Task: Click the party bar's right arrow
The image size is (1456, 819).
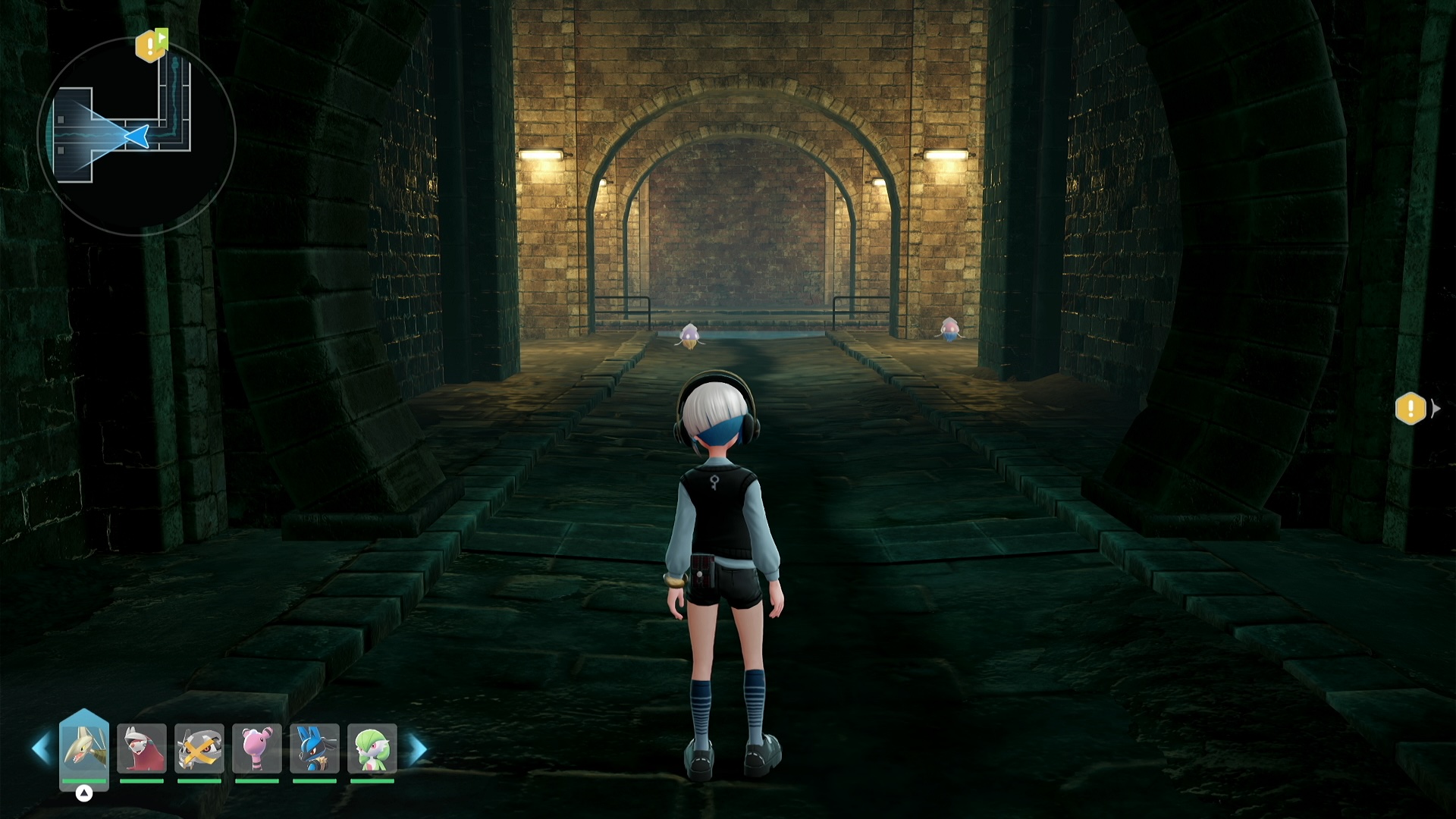Action: tap(418, 749)
